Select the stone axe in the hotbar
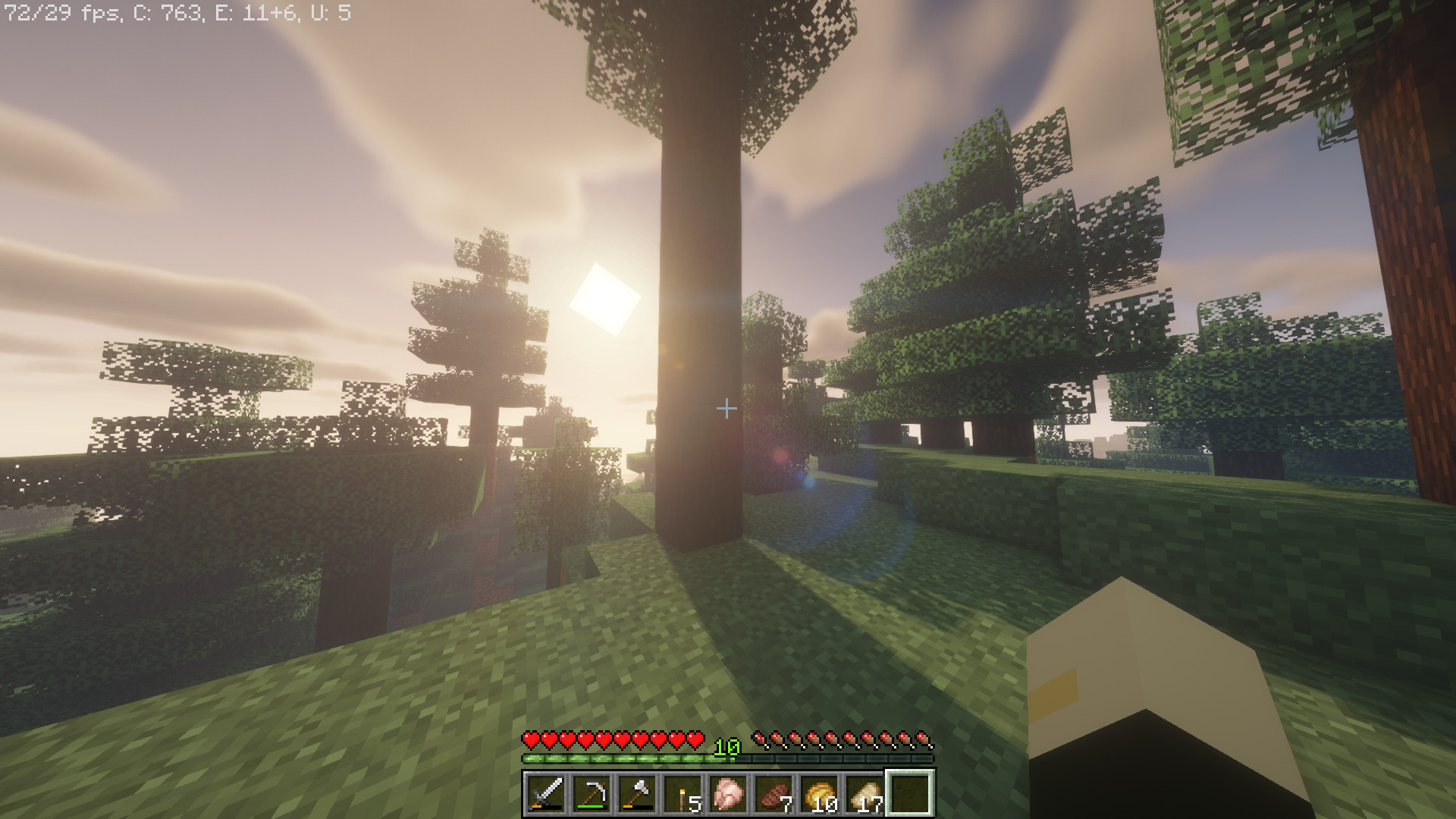This screenshot has width=1456, height=819. pyautogui.click(x=637, y=792)
